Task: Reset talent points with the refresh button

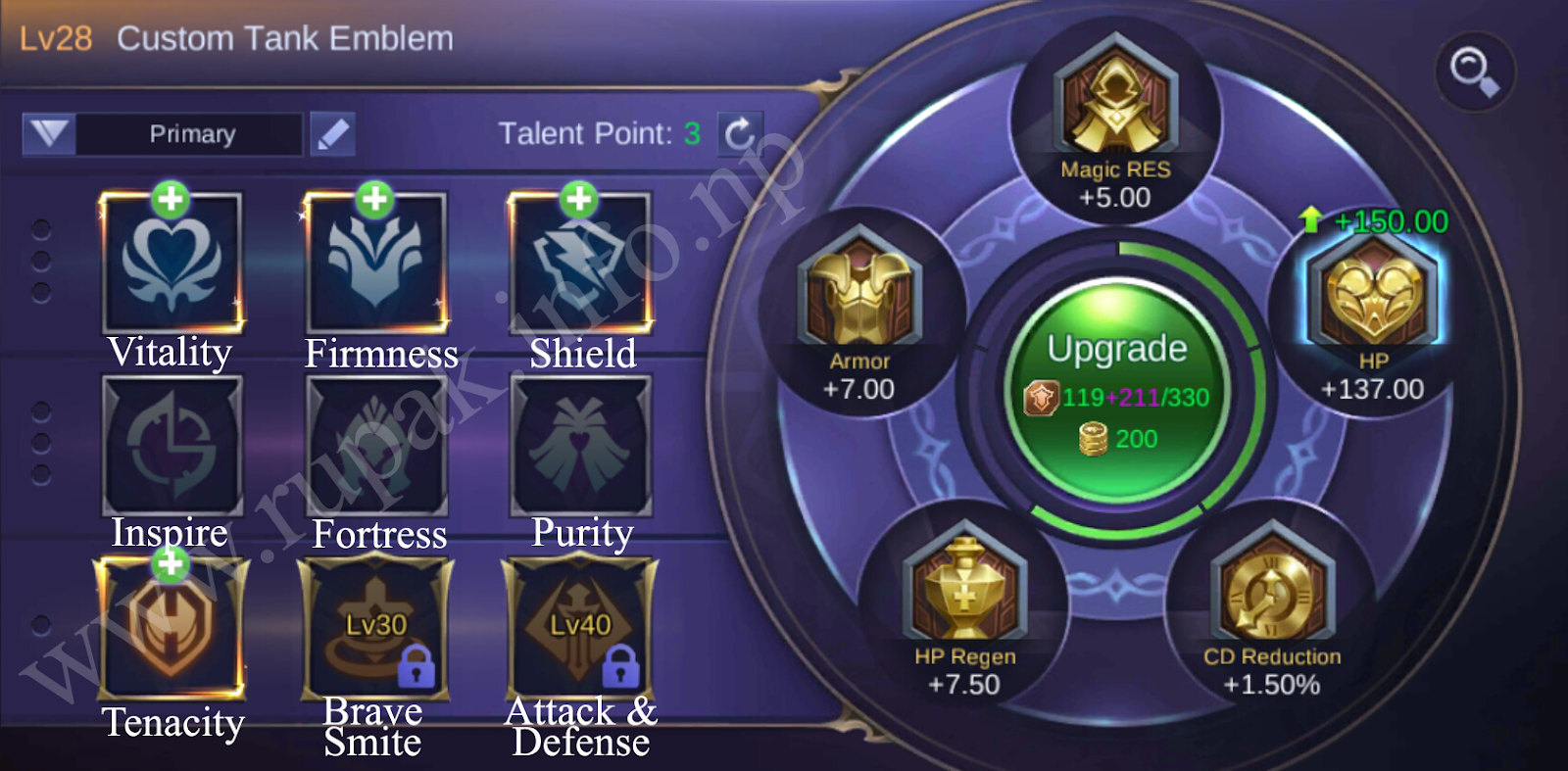Action: coord(739,131)
